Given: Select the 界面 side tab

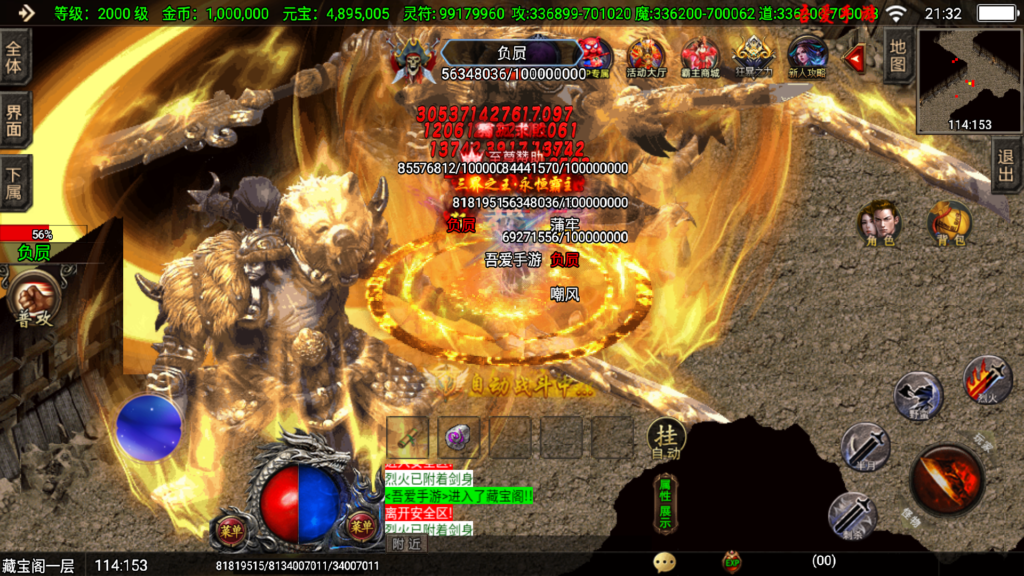Looking at the screenshot, I should (x=15, y=120).
